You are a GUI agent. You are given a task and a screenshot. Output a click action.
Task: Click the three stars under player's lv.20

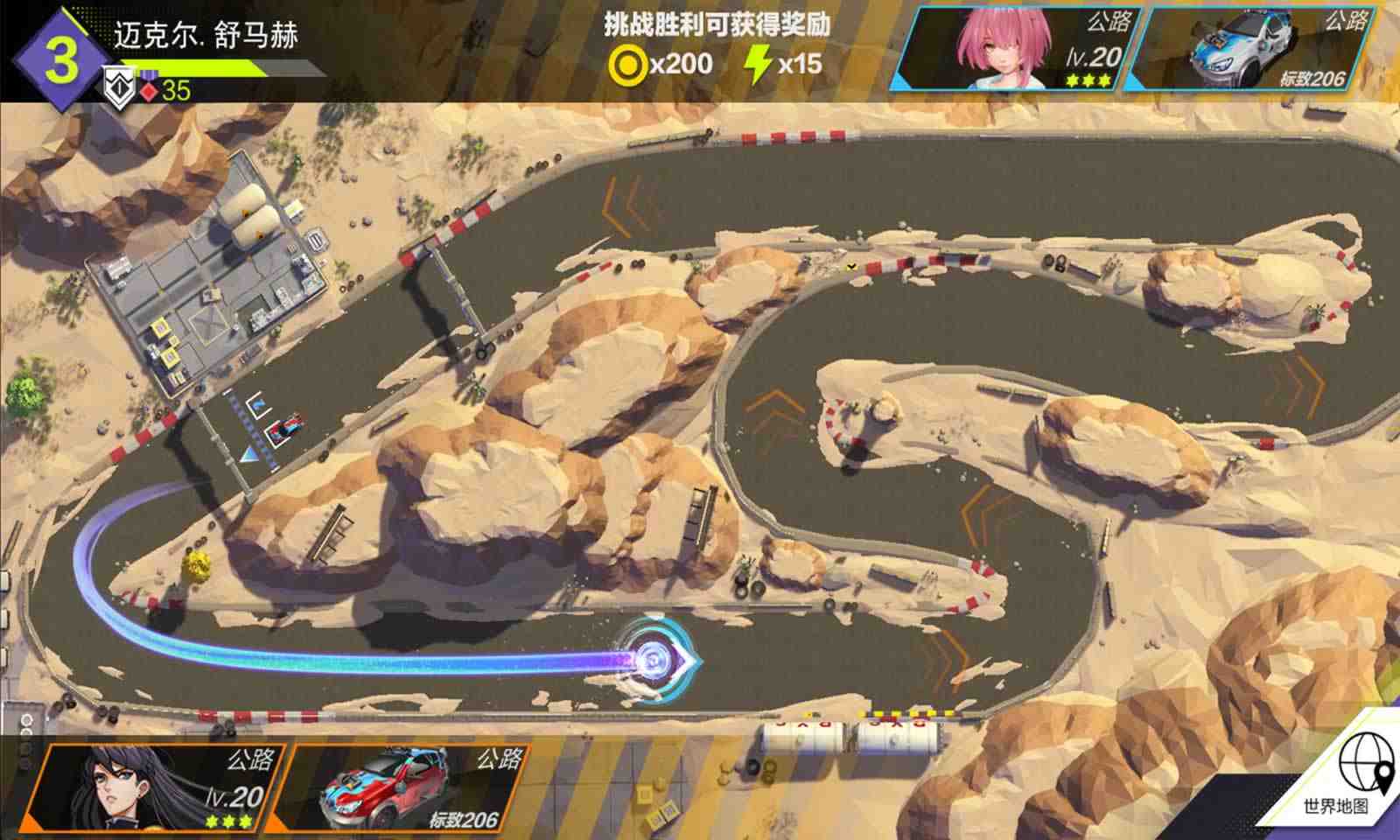click(227, 822)
